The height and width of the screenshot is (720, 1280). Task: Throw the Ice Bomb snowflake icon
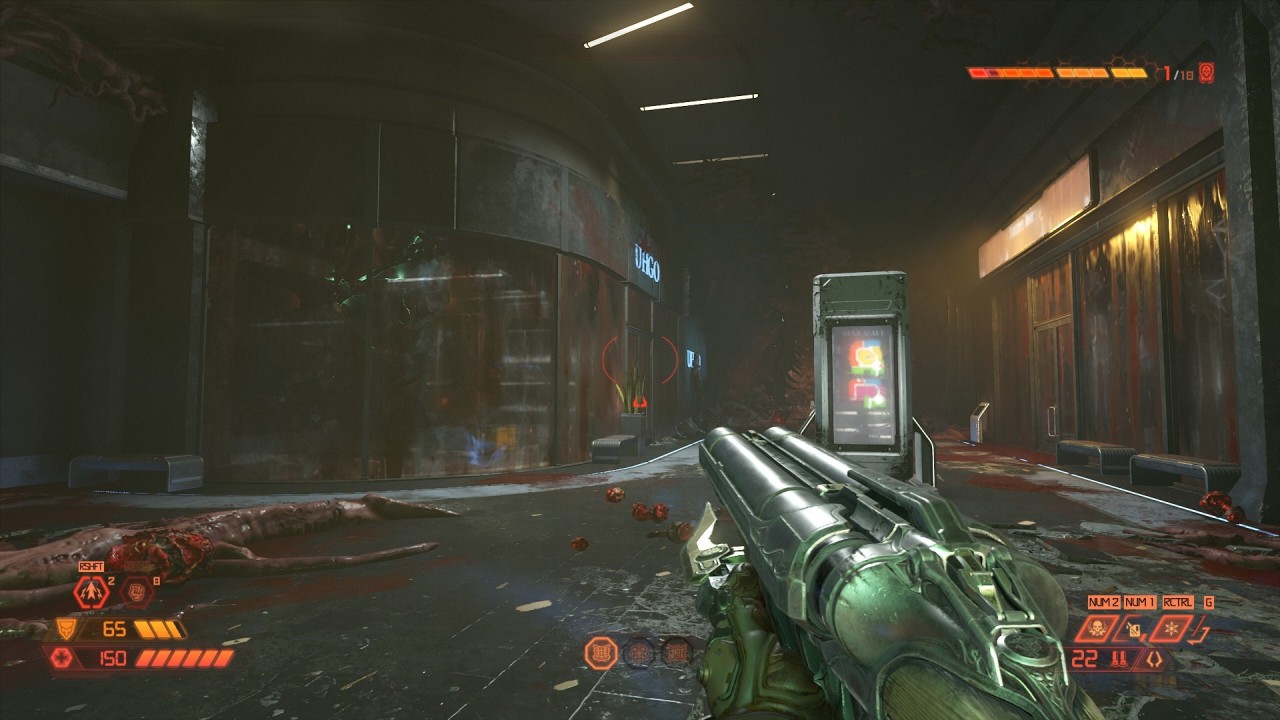[1171, 629]
